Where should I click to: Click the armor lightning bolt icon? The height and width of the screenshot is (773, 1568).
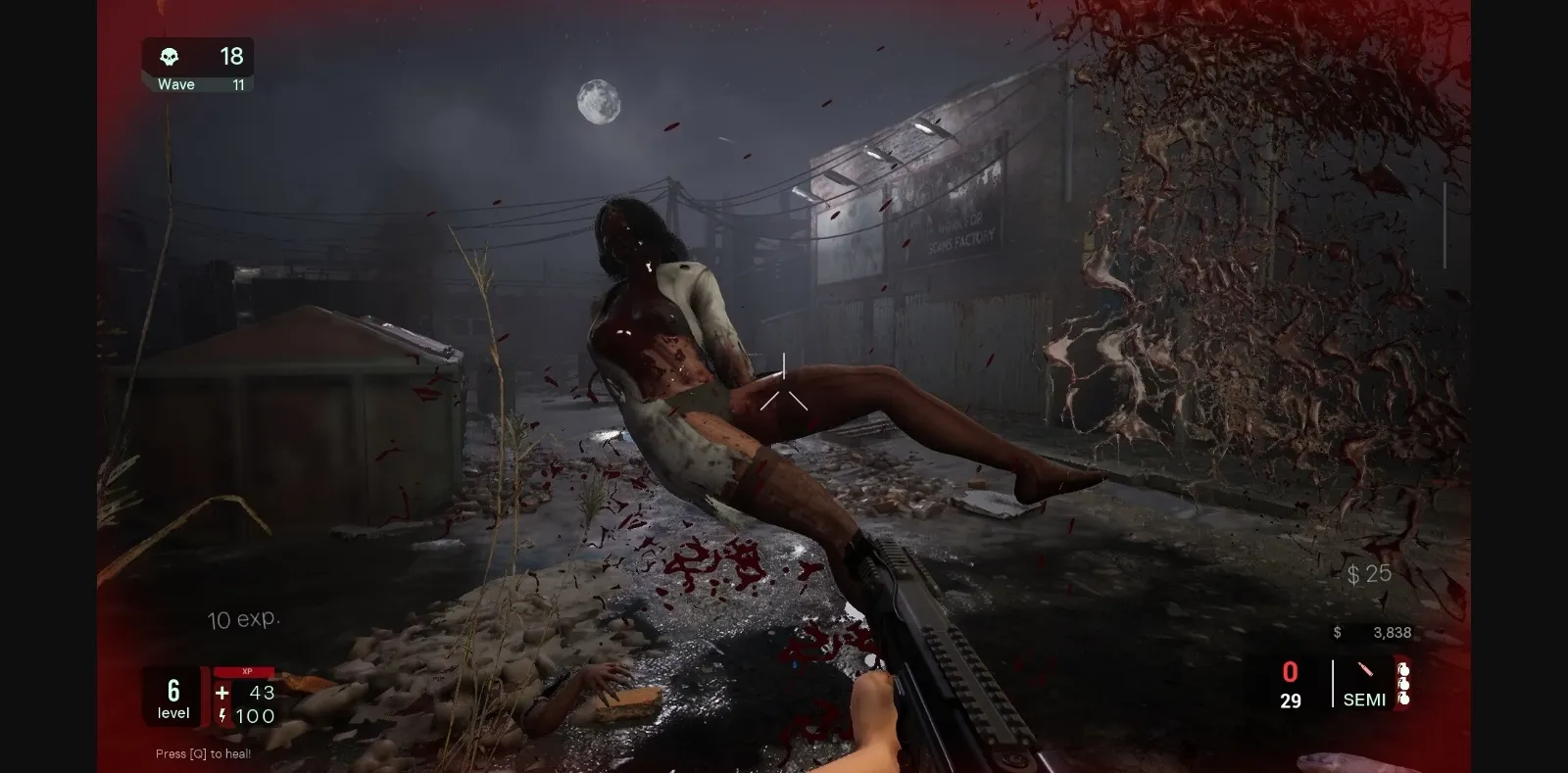point(221,716)
